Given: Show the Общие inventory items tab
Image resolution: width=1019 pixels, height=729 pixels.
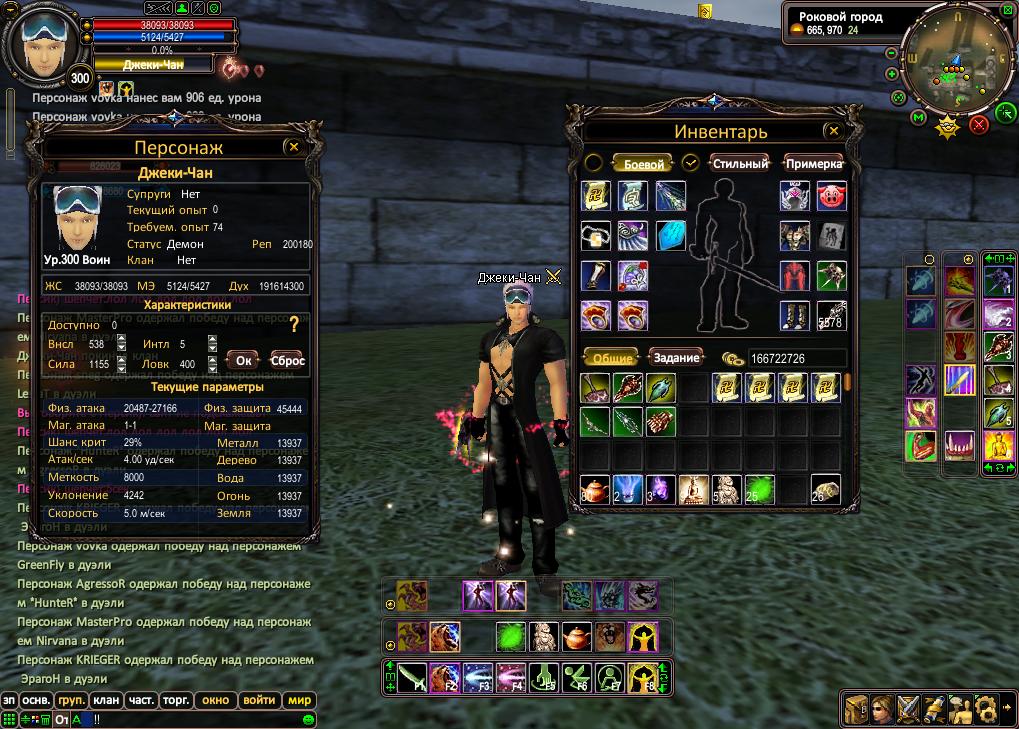Looking at the screenshot, I should click(612, 358).
